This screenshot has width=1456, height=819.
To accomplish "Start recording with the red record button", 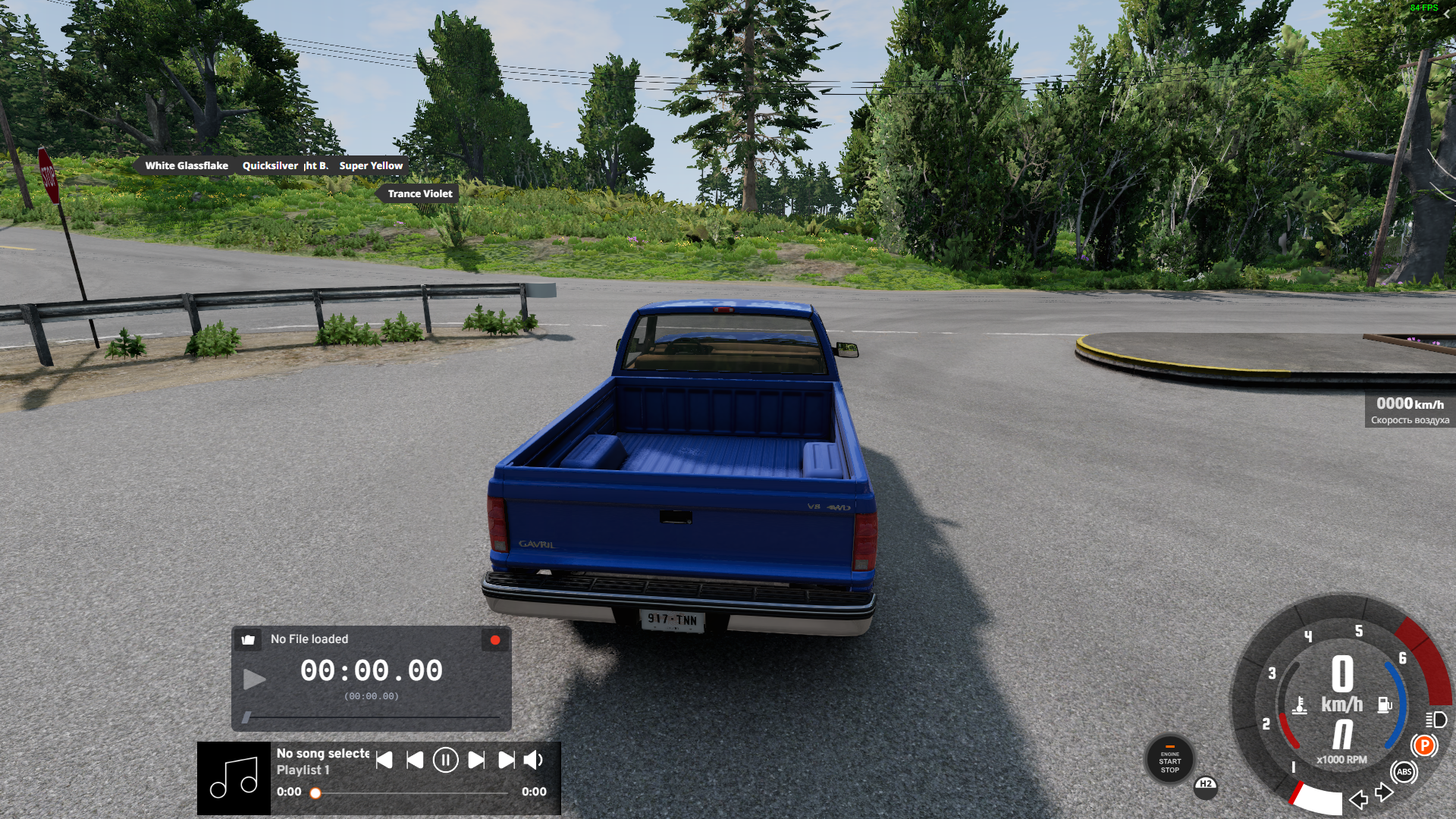I will (x=495, y=640).
